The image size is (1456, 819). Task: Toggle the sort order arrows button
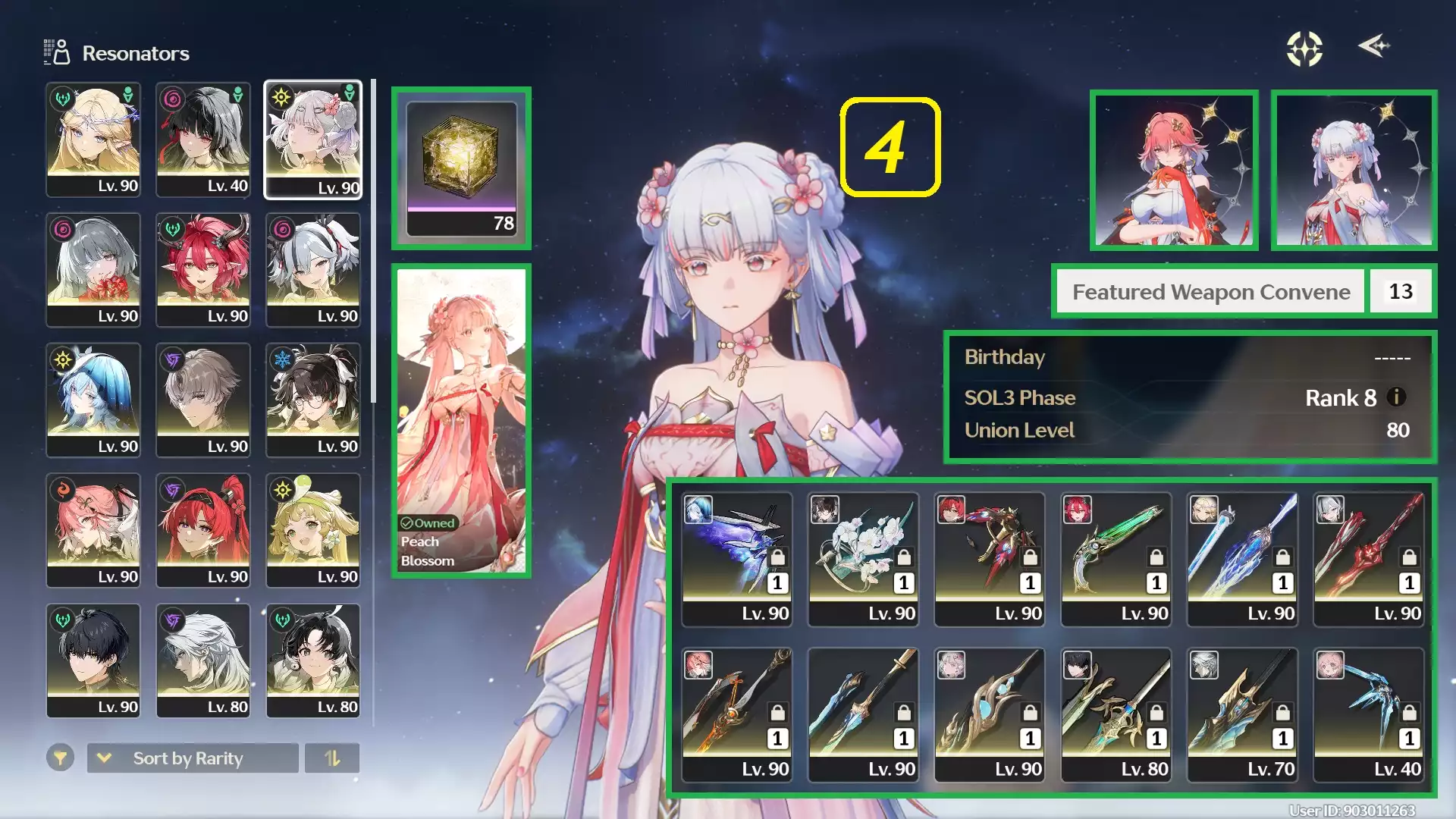(332, 758)
